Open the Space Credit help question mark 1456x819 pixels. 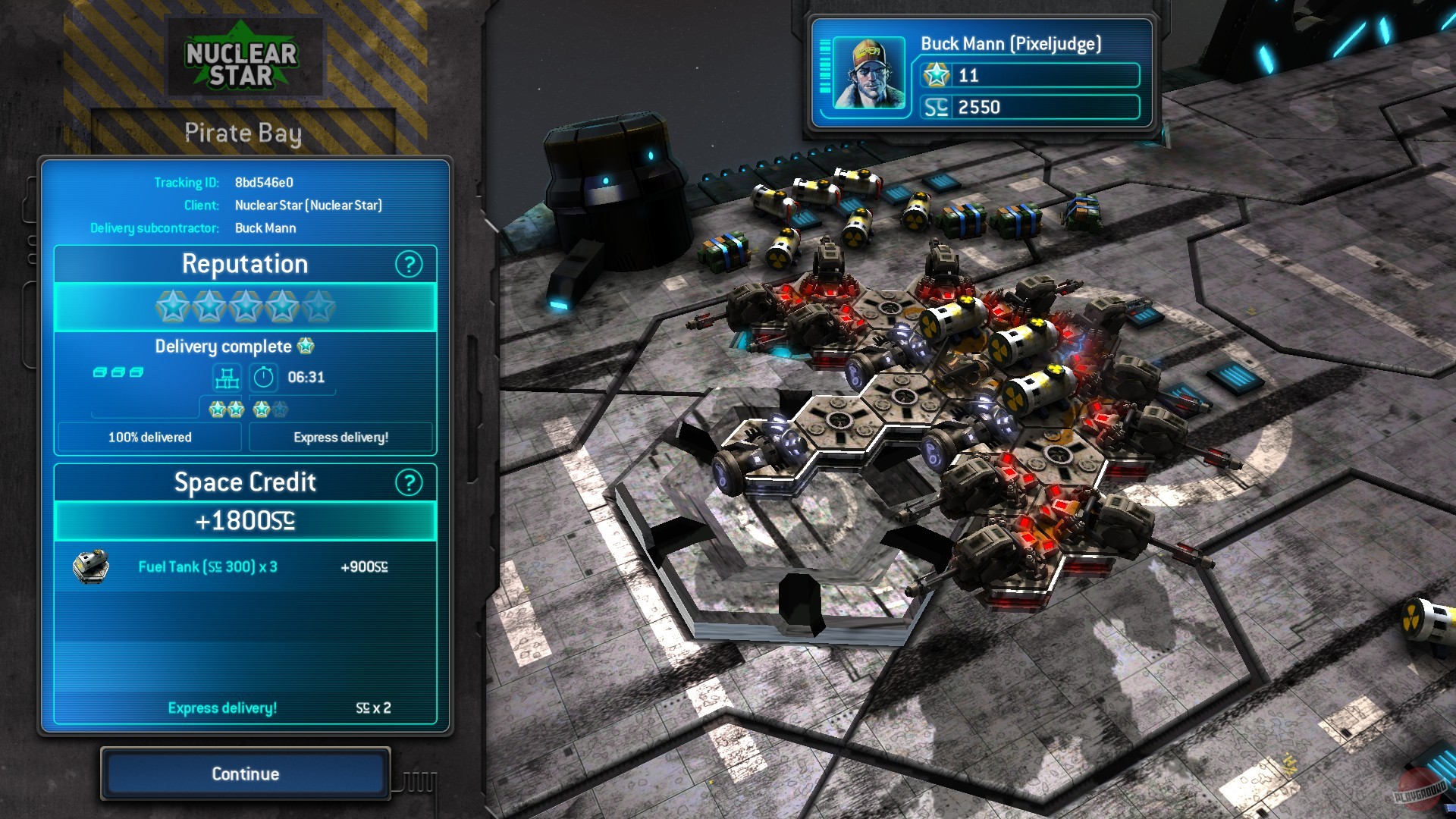[409, 482]
